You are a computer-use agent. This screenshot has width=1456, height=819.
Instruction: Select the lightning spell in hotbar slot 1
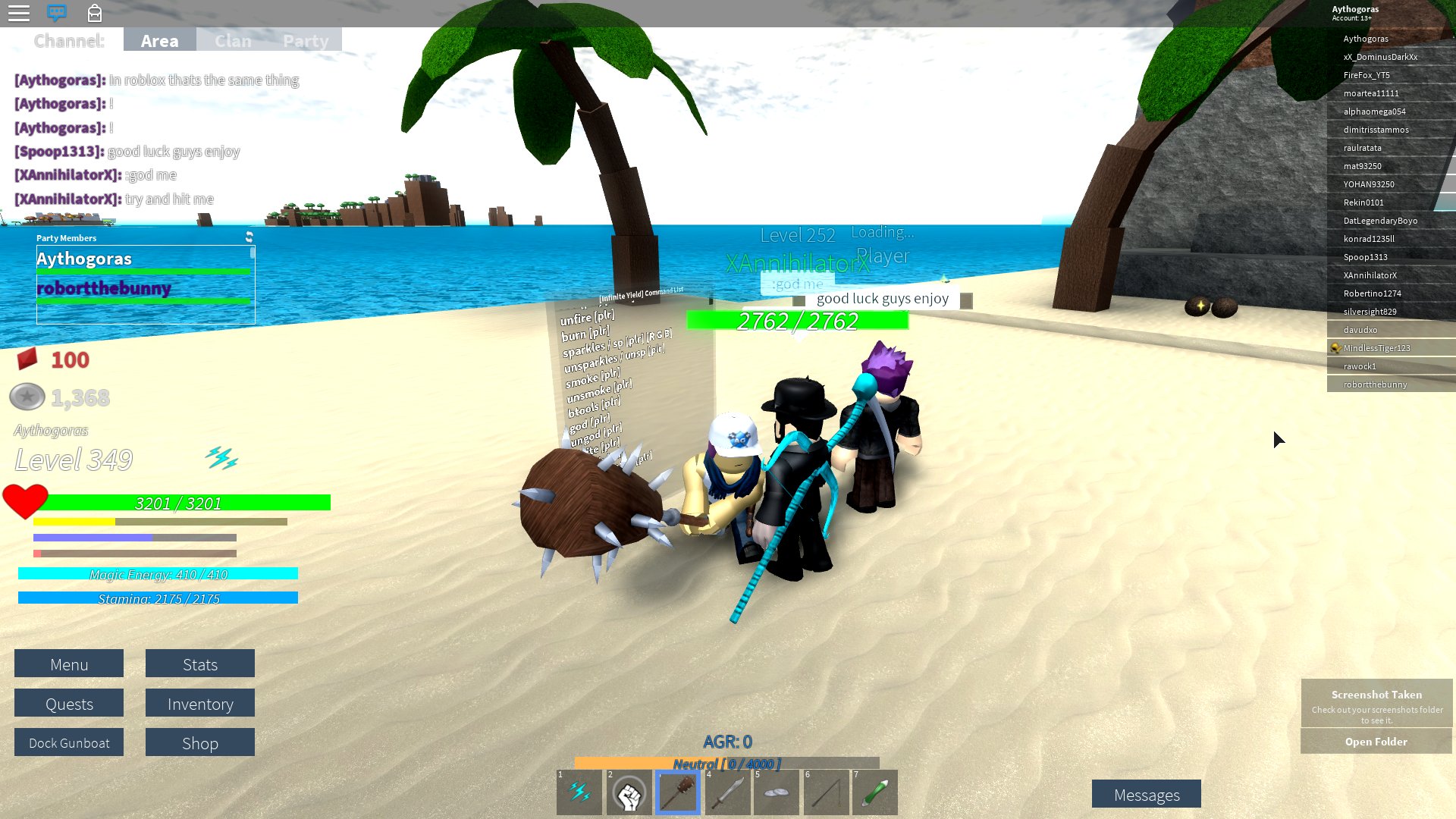579,792
